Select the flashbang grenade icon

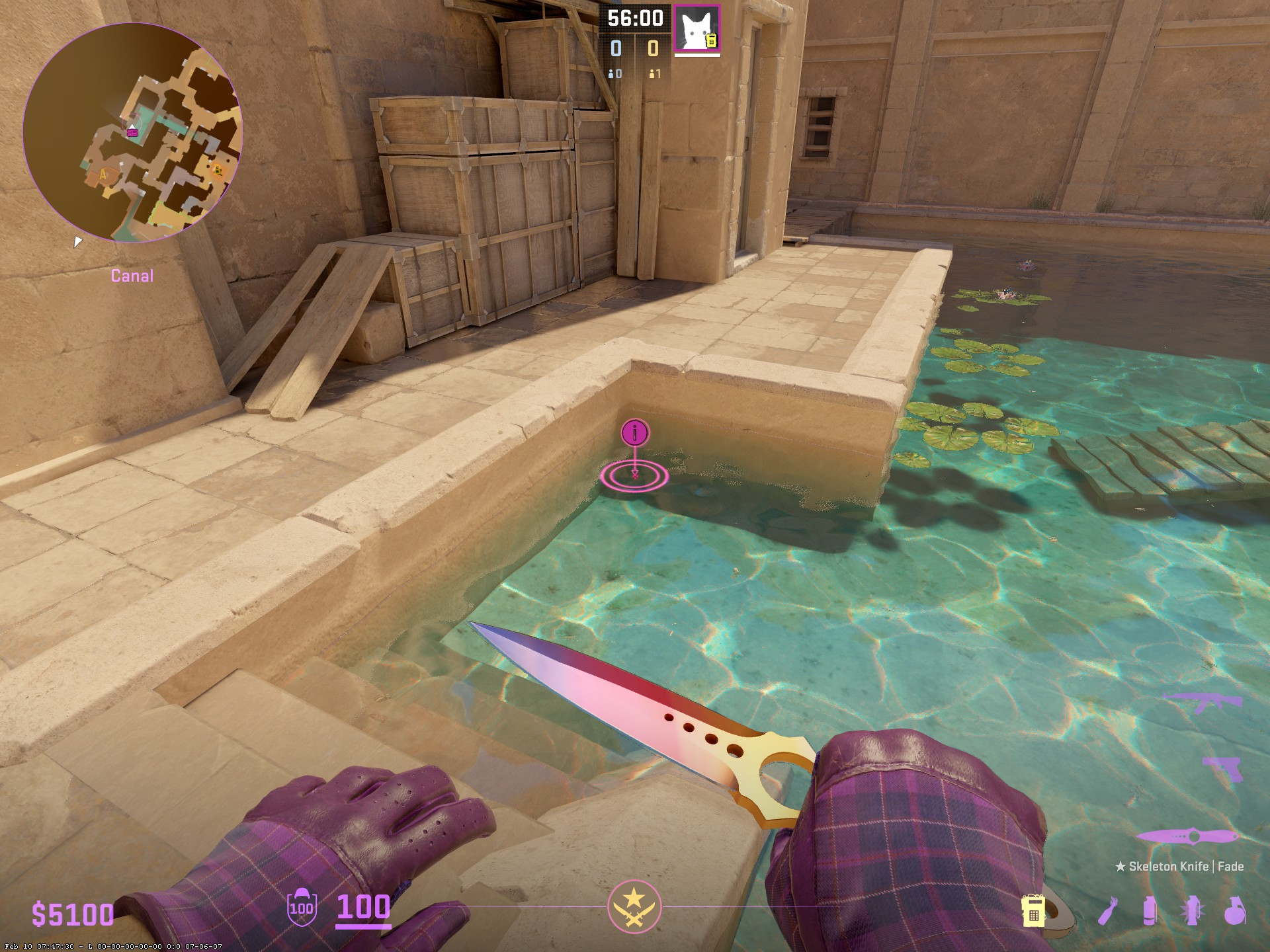tap(1191, 911)
